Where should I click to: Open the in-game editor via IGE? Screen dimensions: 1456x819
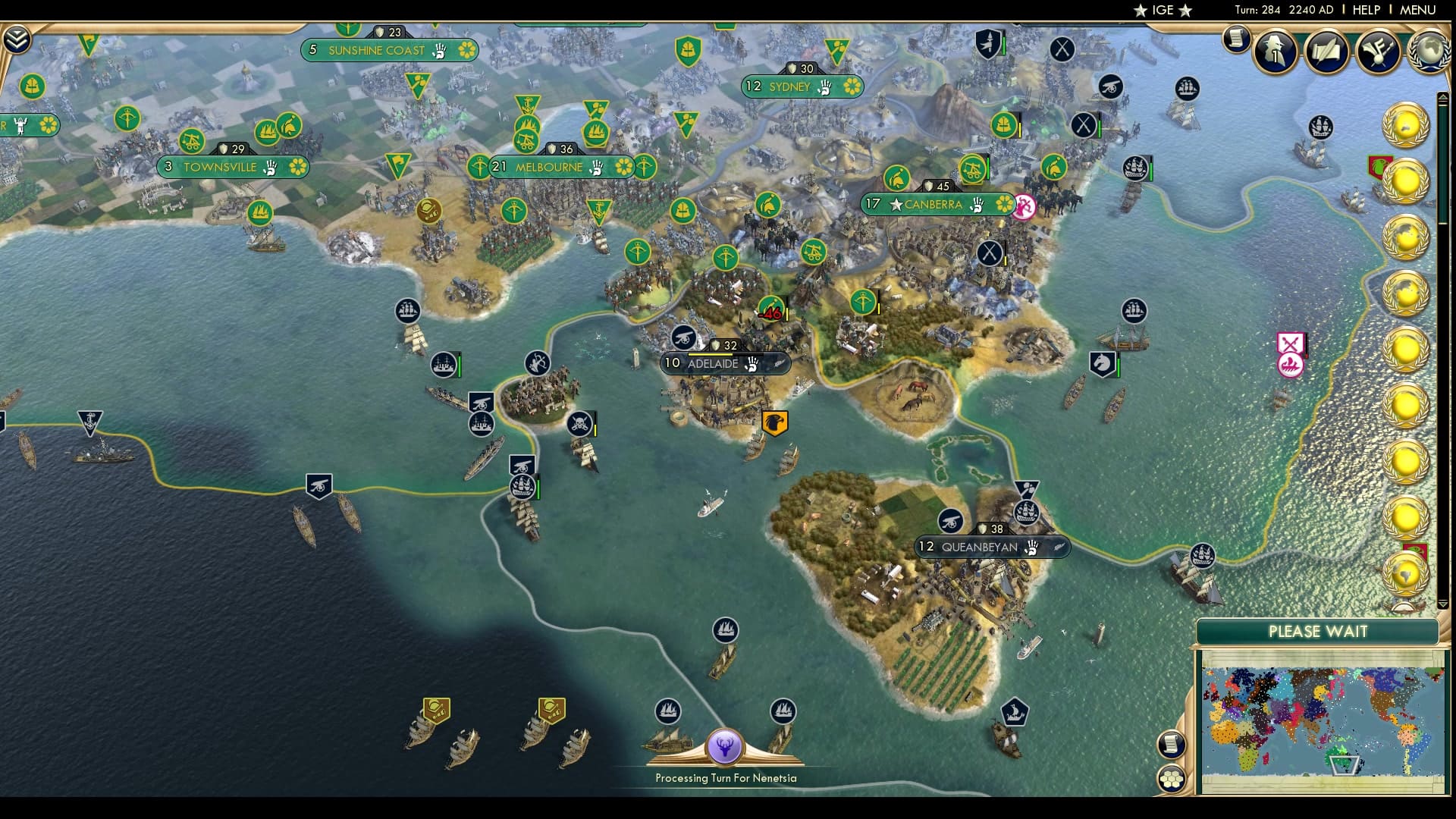click(x=1162, y=11)
